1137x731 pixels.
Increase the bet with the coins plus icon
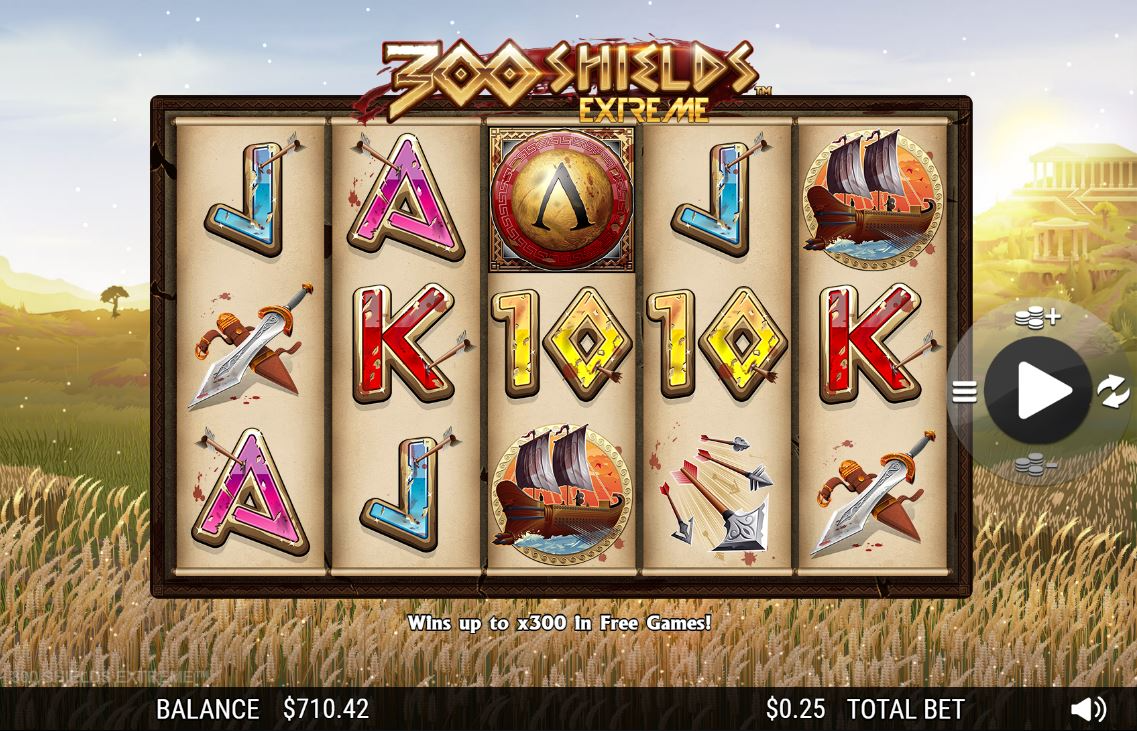click(x=1037, y=318)
